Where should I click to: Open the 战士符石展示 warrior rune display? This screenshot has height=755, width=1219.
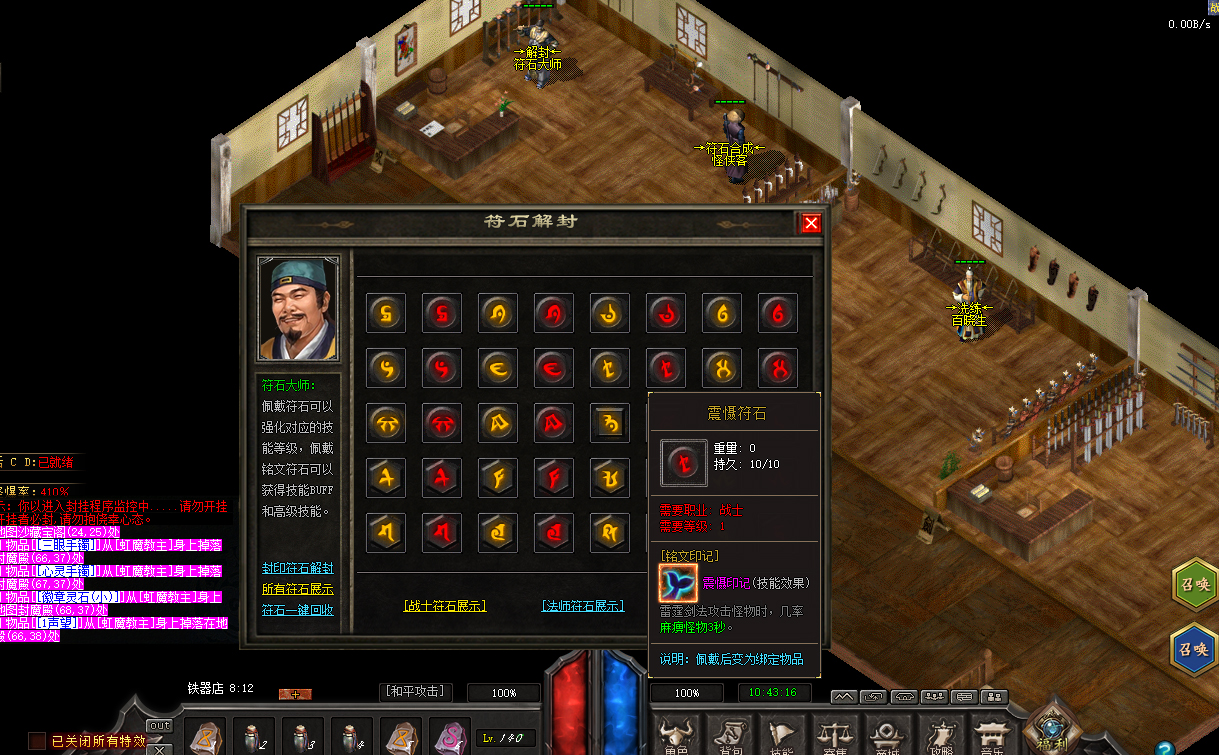[x=445, y=605]
